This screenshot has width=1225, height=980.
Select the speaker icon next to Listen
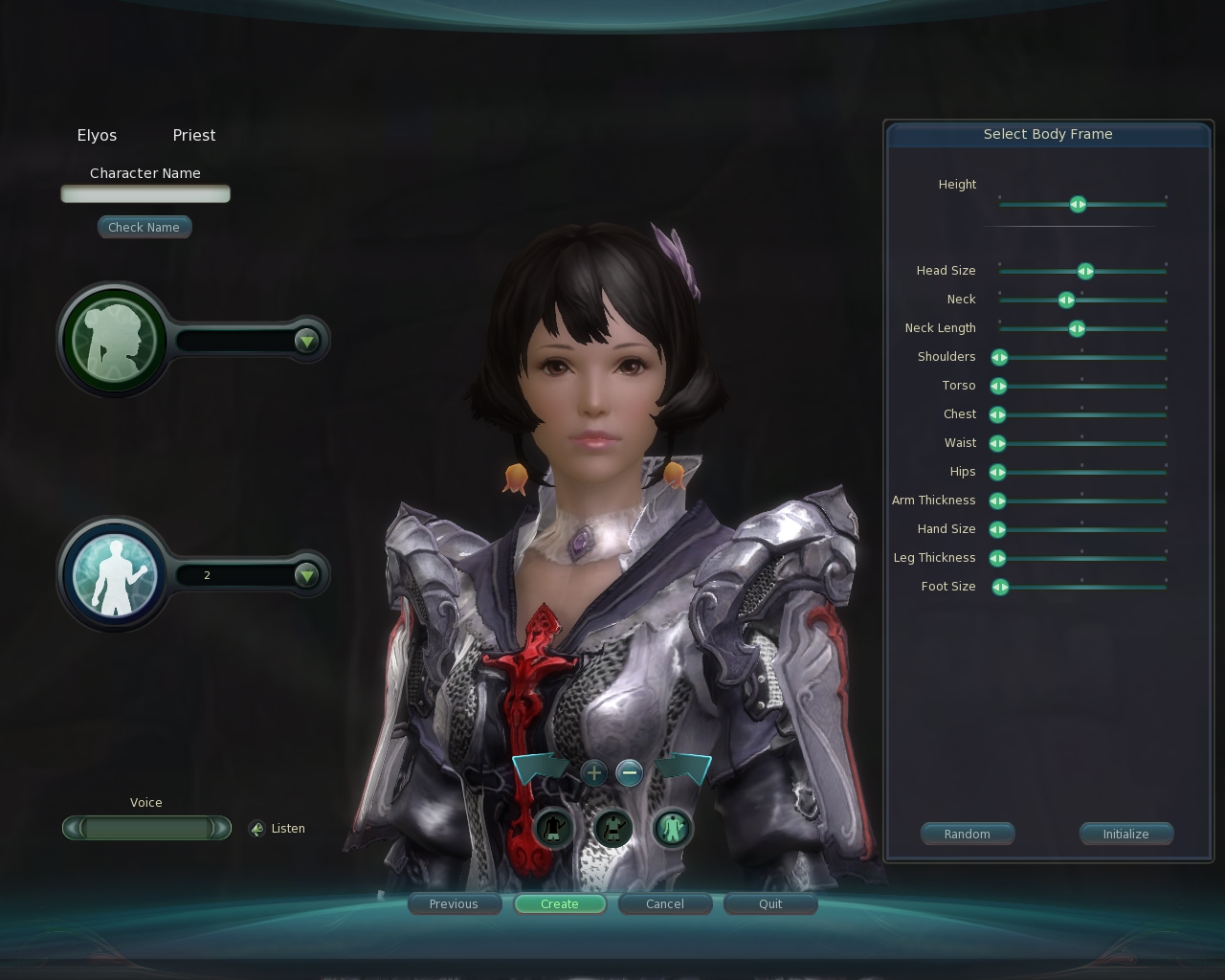(x=256, y=829)
